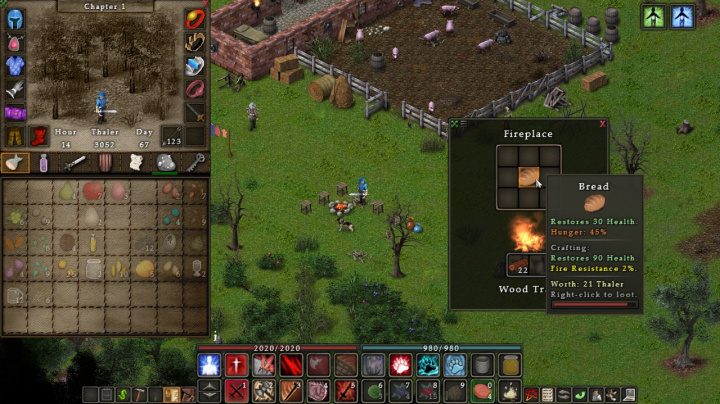
Task: Close the Fireplace window
Action: tap(603, 124)
